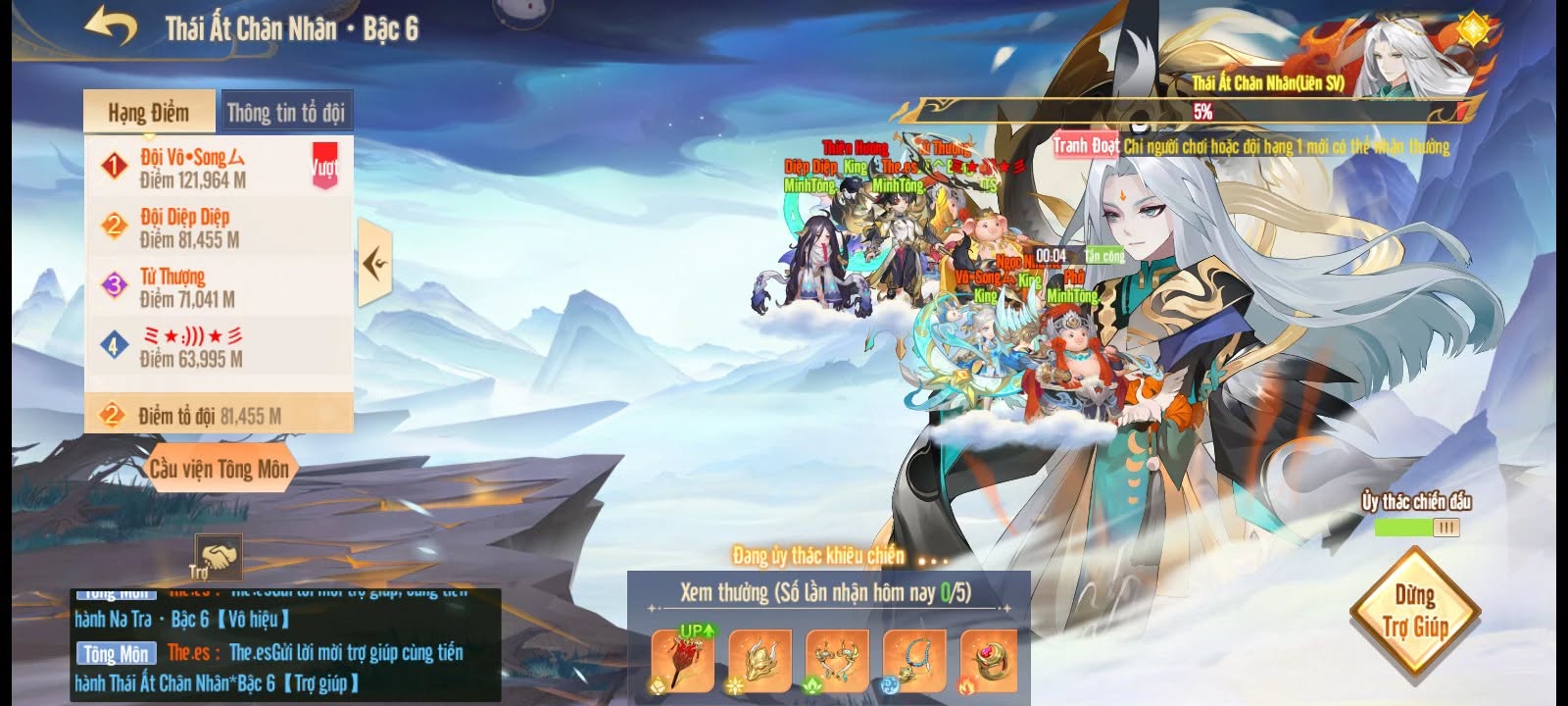Click the Vượt badge next to Đội Vô•Song
Viewport: 1568px width, 706px height.
323,164
